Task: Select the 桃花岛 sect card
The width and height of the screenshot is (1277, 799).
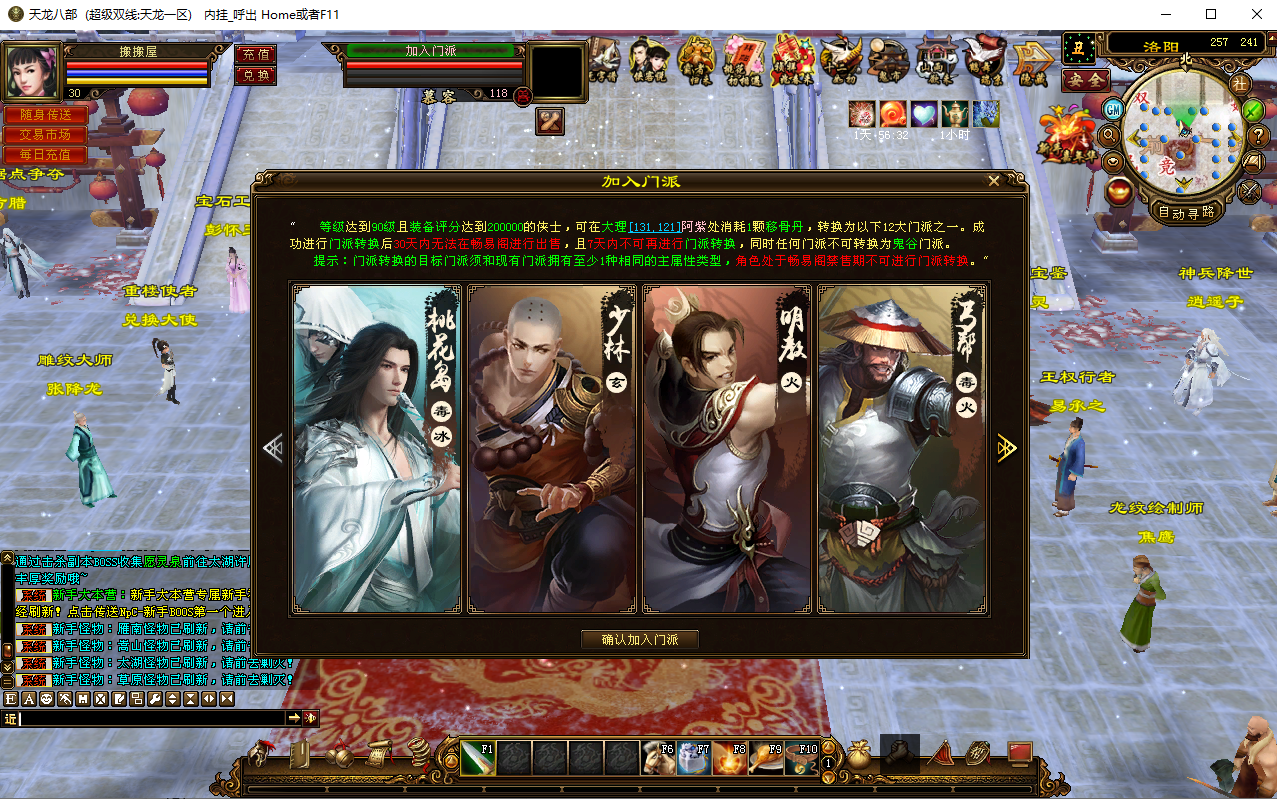Action: point(377,449)
